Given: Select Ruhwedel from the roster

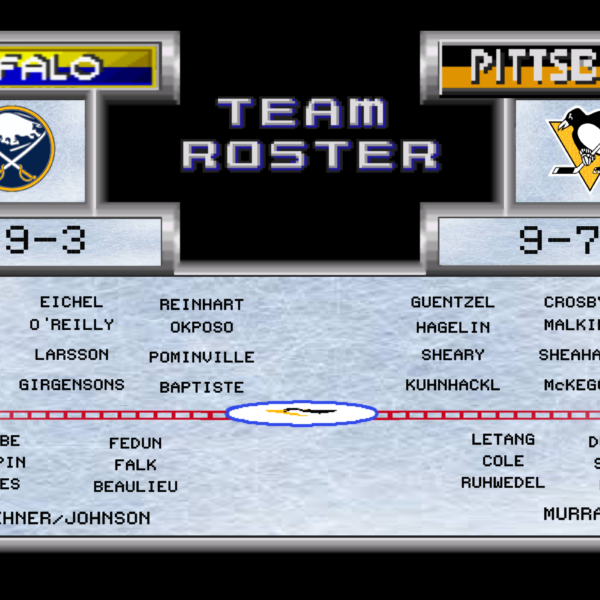Looking at the screenshot, I should [x=503, y=483].
